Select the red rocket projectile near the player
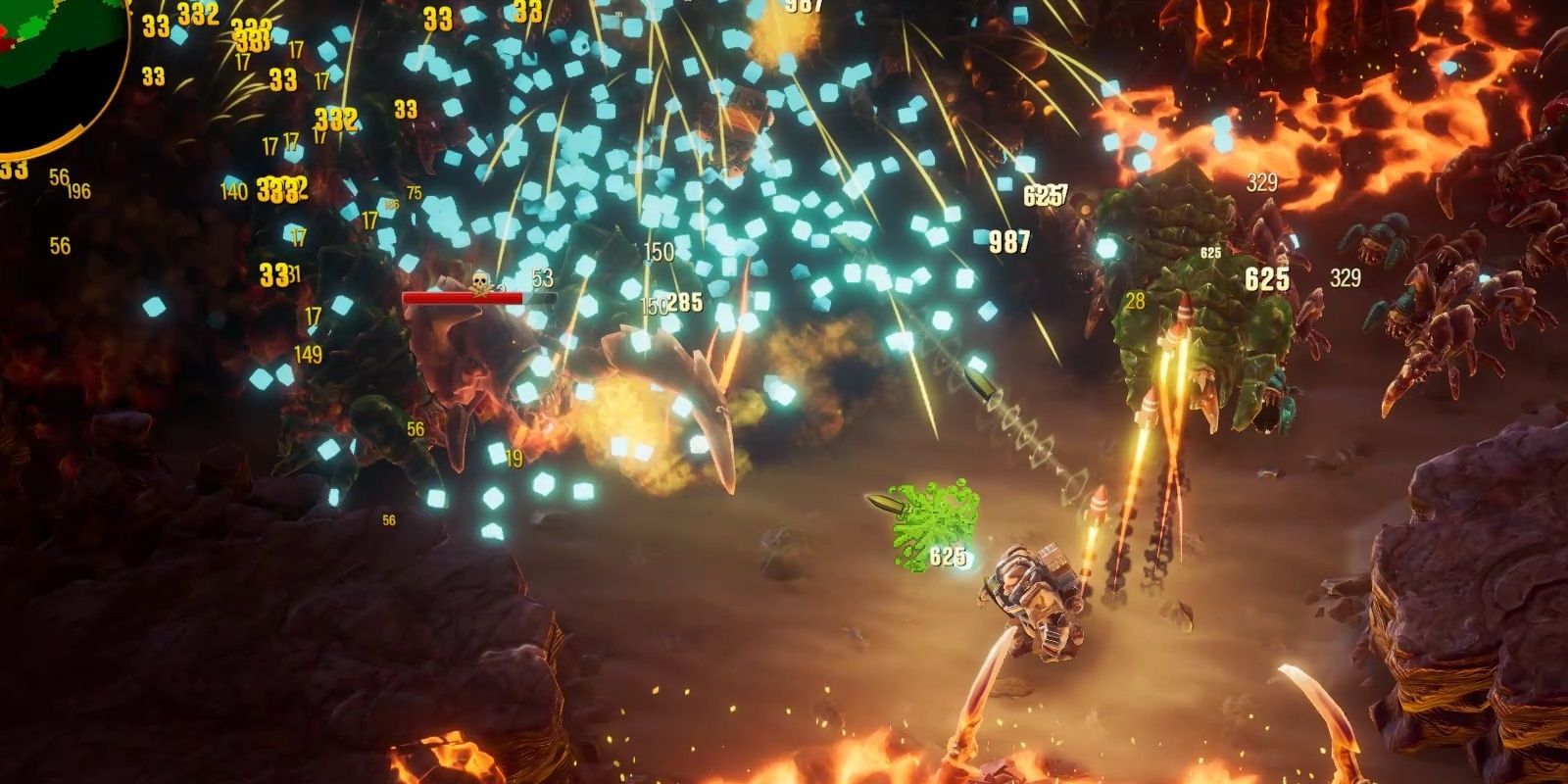This screenshot has width=1568, height=784. click(1101, 502)
